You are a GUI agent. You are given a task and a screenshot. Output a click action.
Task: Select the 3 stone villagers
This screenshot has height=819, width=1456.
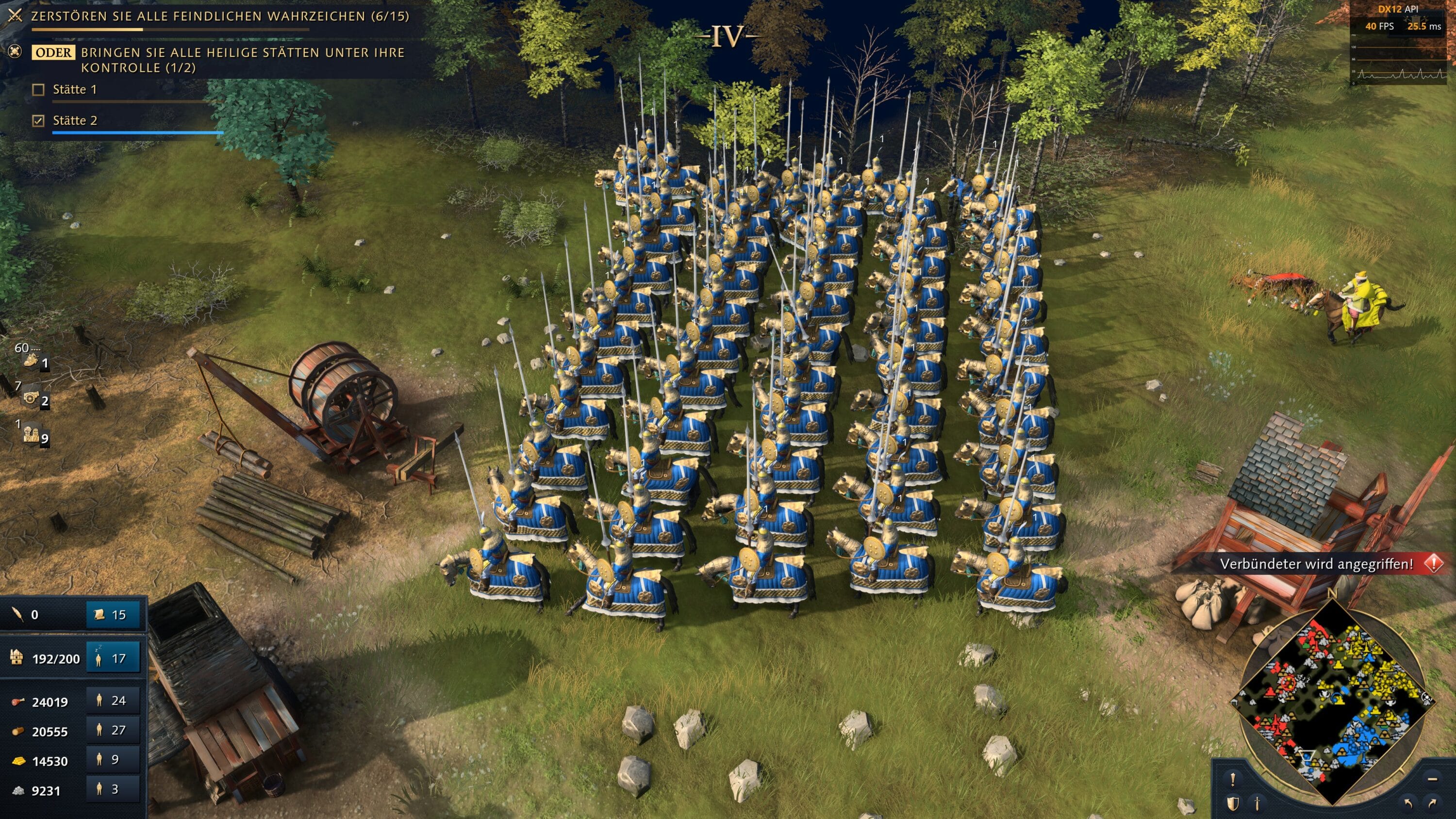(113, 789)
